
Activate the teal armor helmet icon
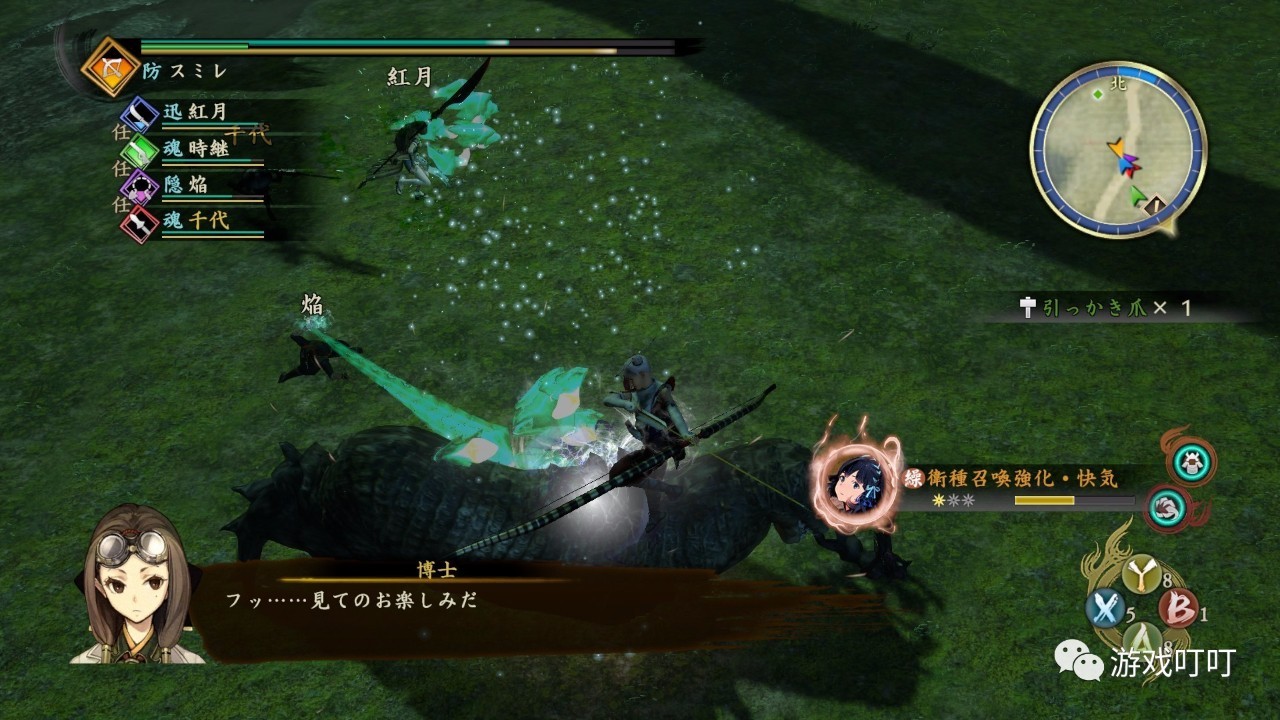(x=1191, y=461)
